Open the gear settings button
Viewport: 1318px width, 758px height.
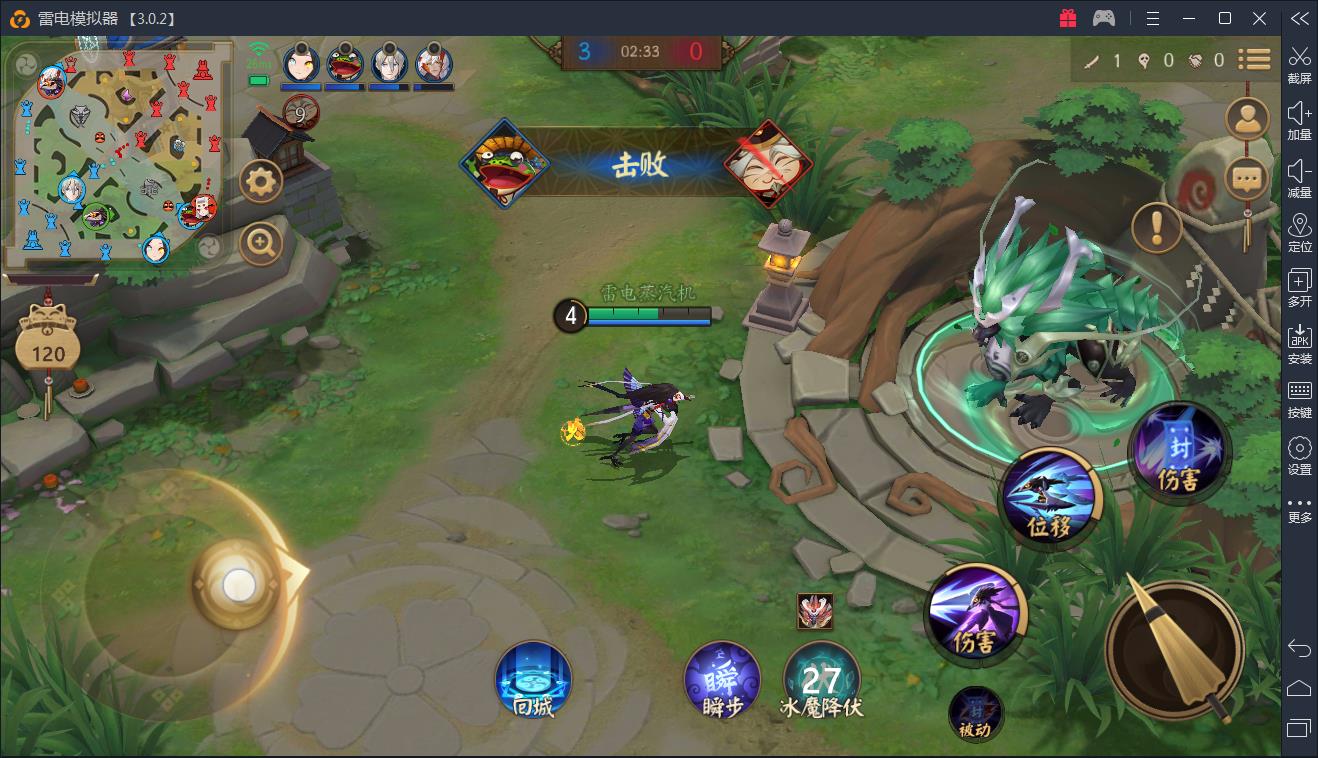click(x=262, y=181)
